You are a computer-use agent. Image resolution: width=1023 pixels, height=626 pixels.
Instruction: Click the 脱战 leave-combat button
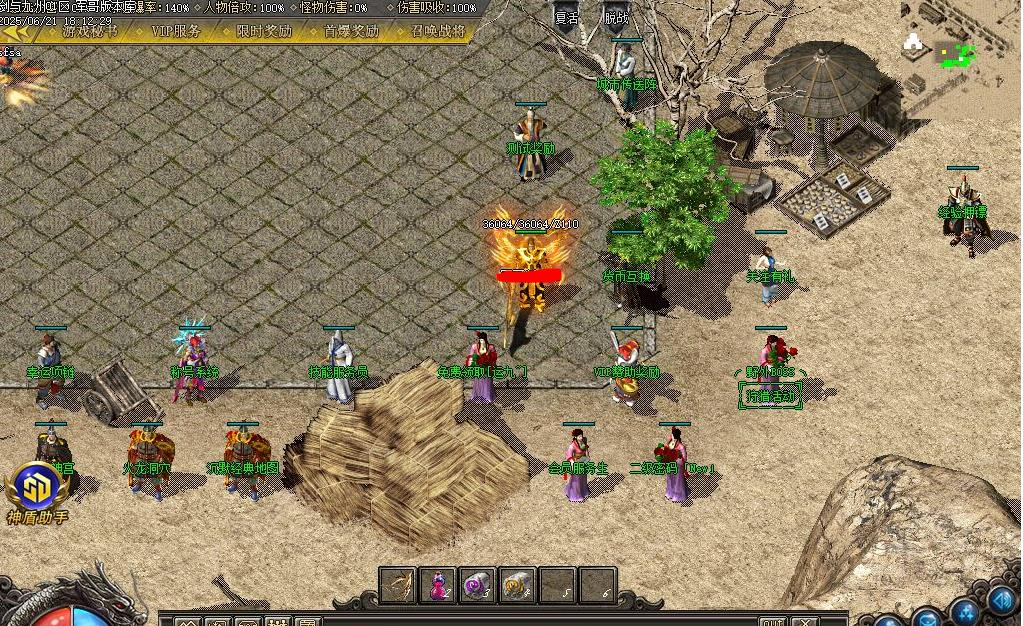(617, 18)
